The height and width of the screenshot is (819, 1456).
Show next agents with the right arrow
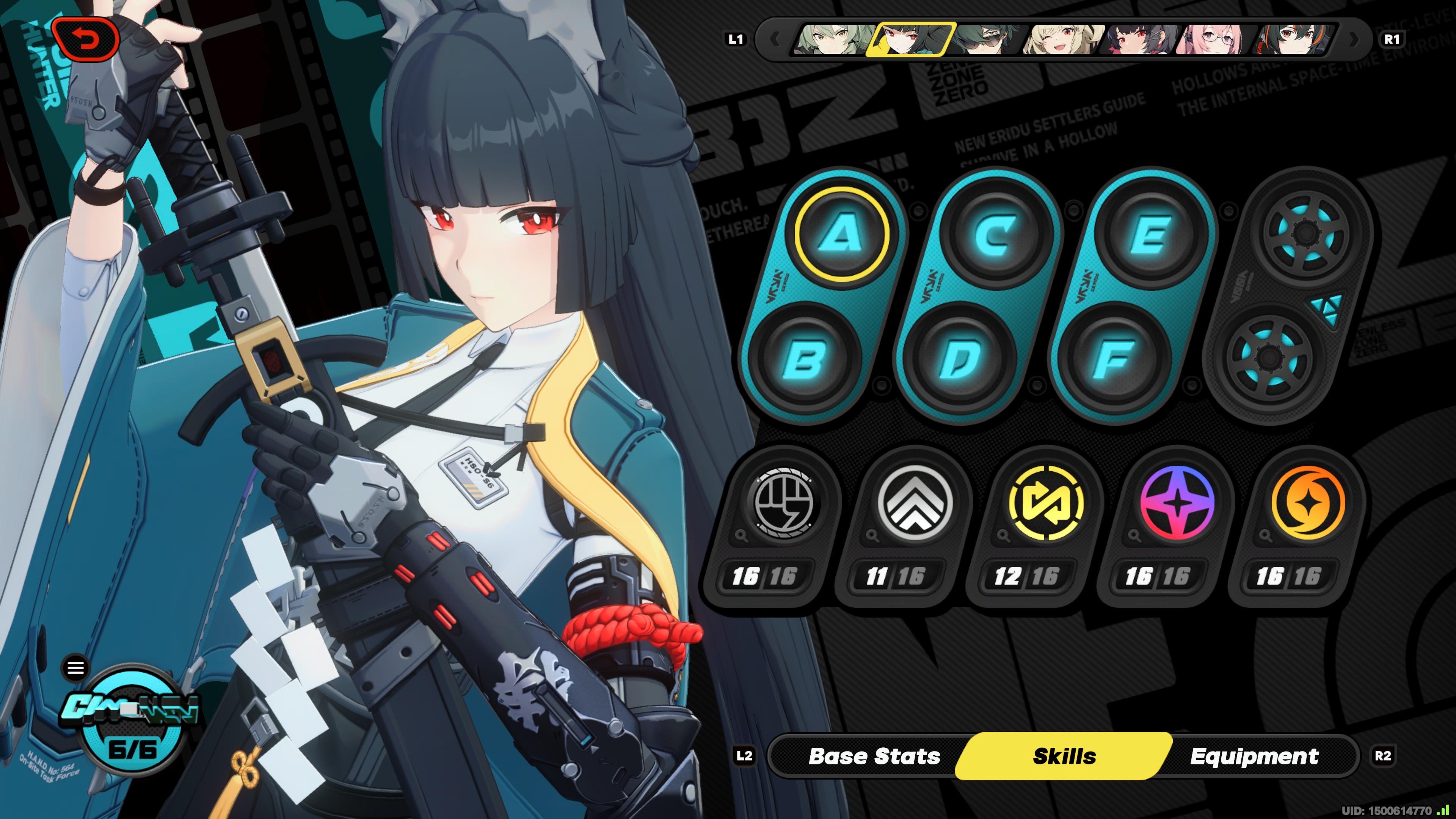1354,39
